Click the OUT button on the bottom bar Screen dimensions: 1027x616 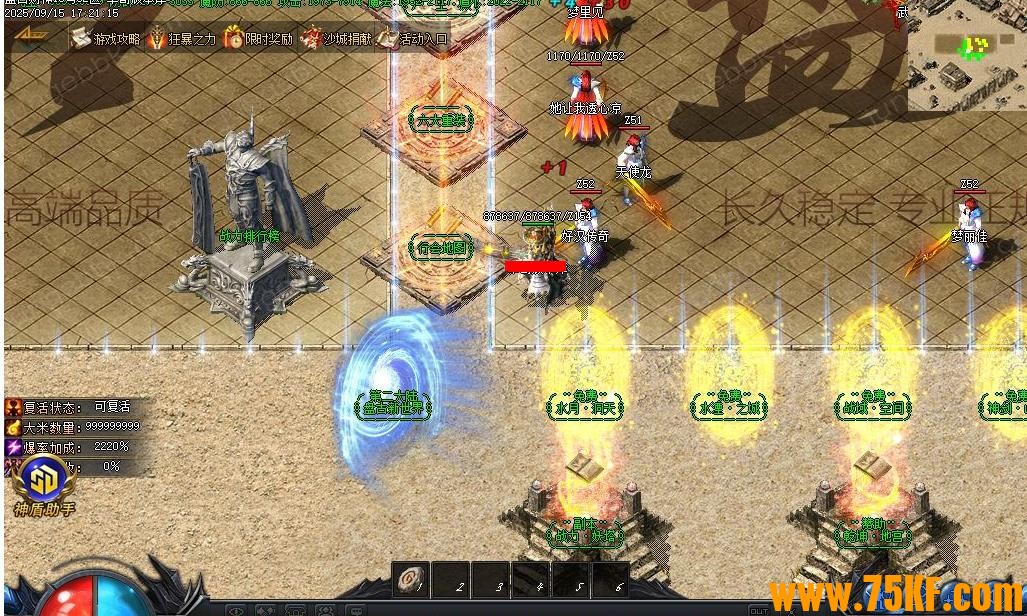point(760,610)
